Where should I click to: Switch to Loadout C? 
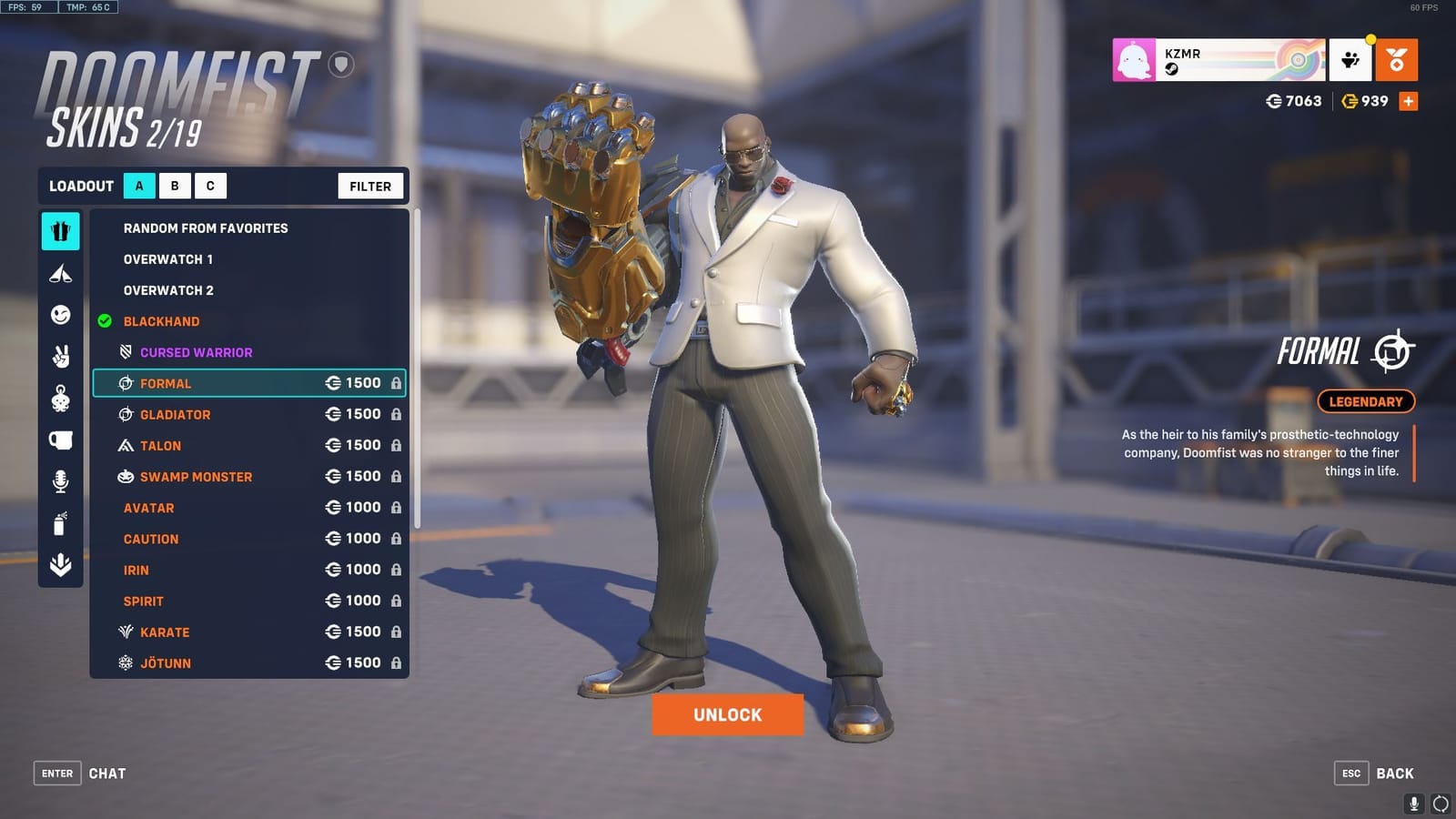tap(210, 186)
